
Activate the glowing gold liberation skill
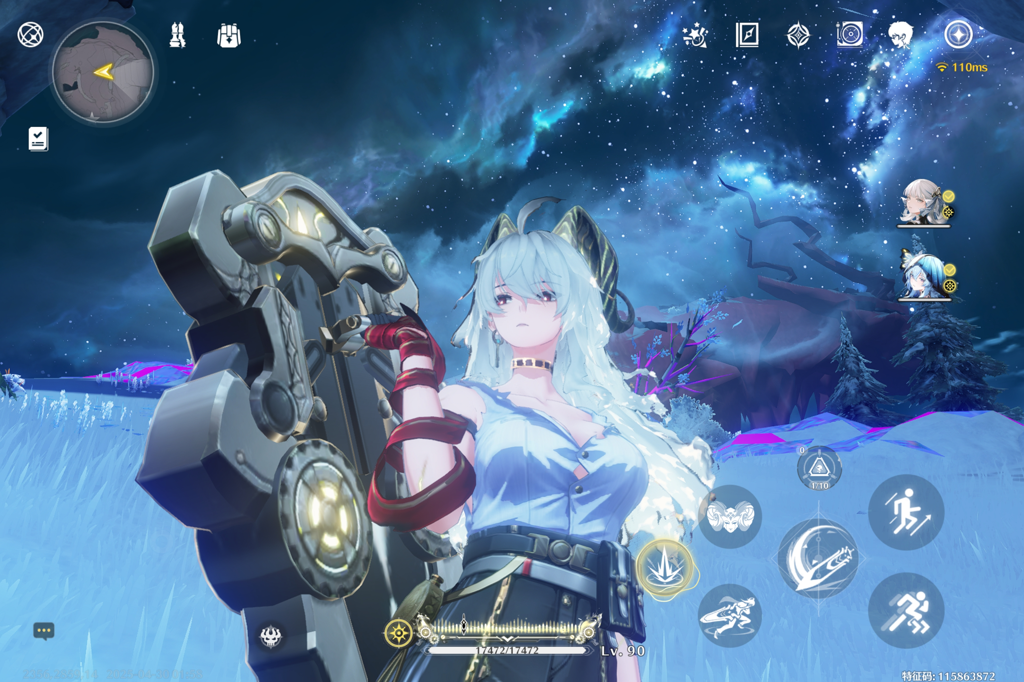(666, 569)
